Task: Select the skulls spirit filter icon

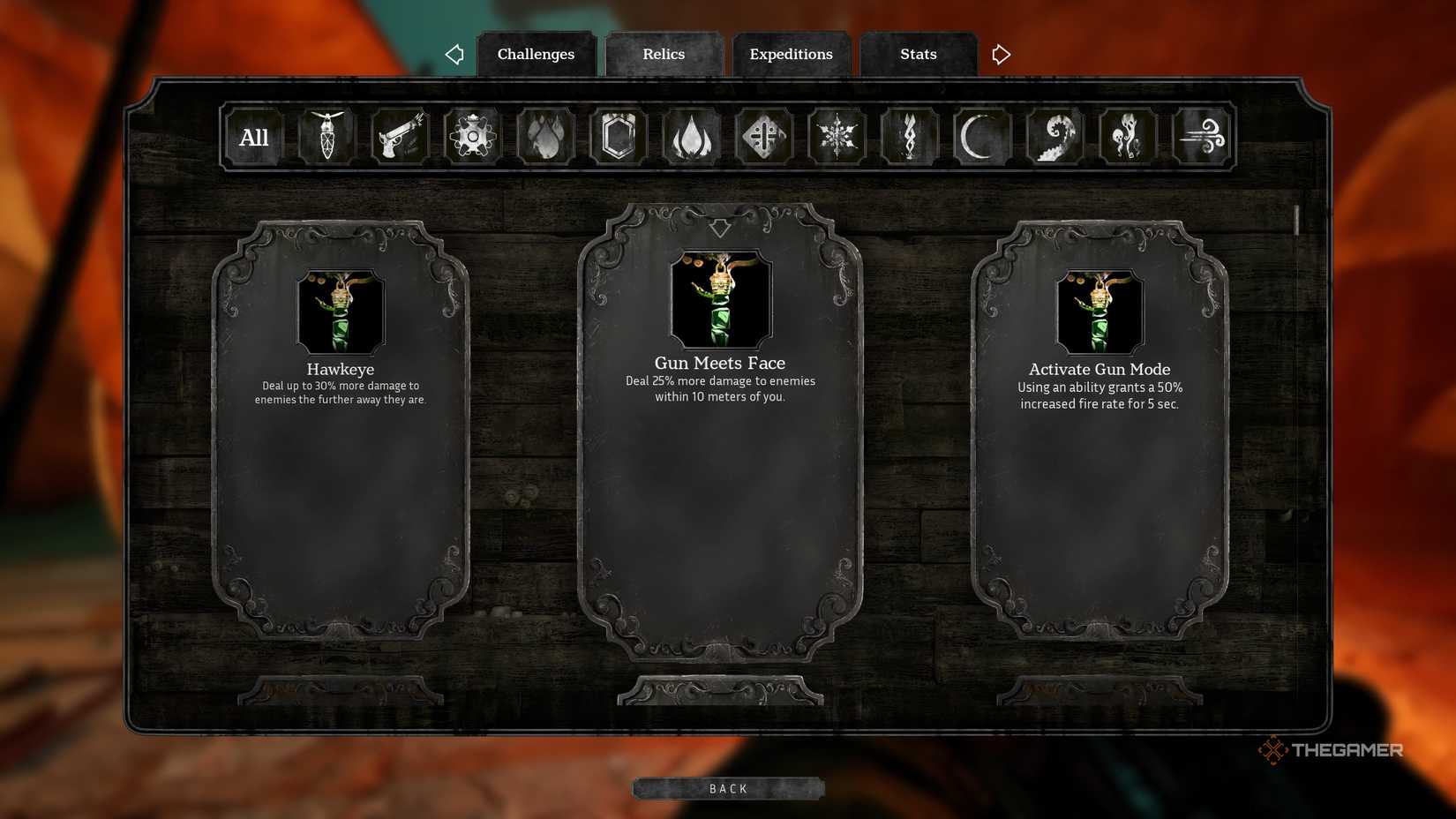Action: (x=1128, y=136)
